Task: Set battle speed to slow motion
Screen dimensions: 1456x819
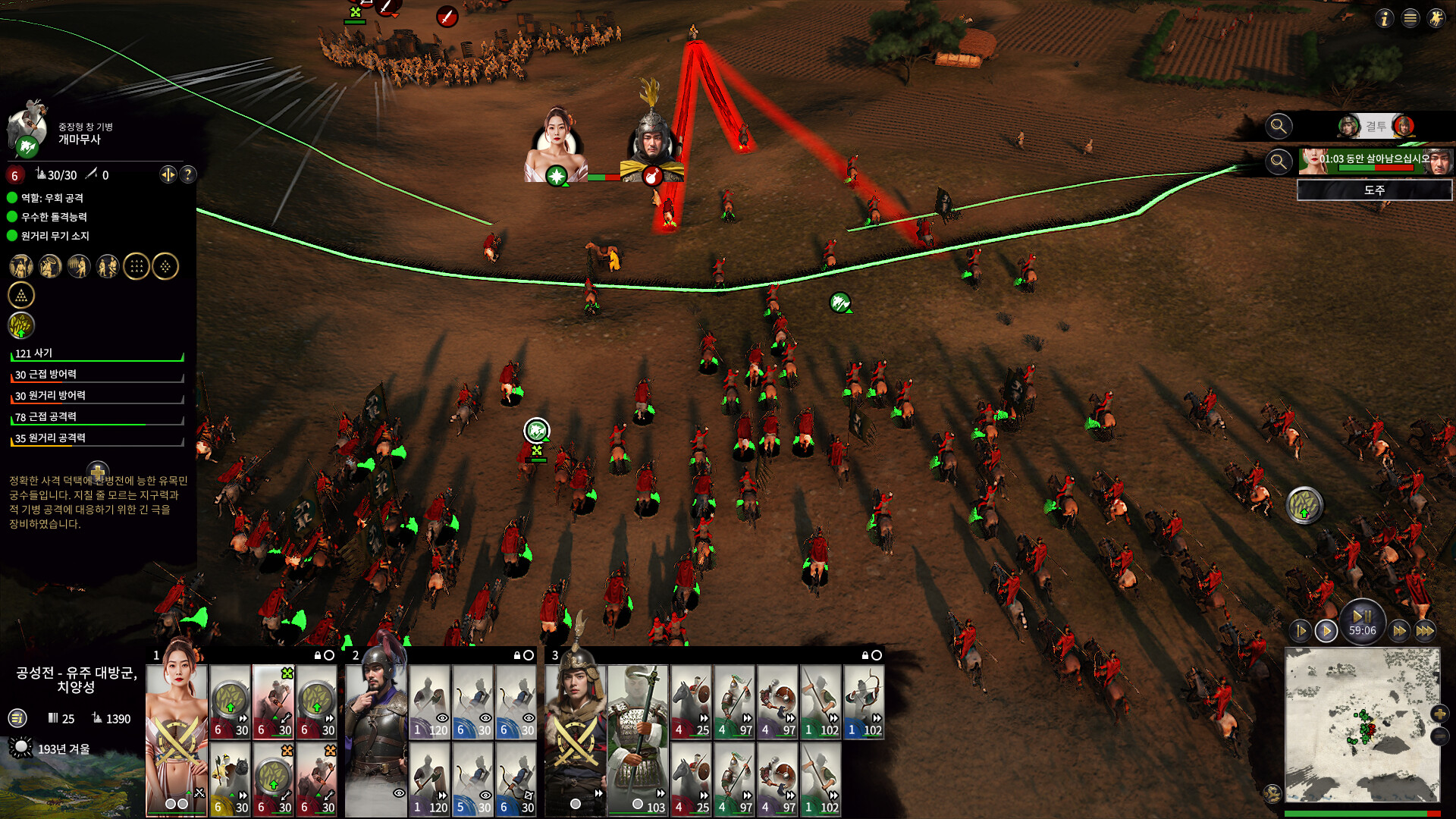Action: coord(1301,630)
